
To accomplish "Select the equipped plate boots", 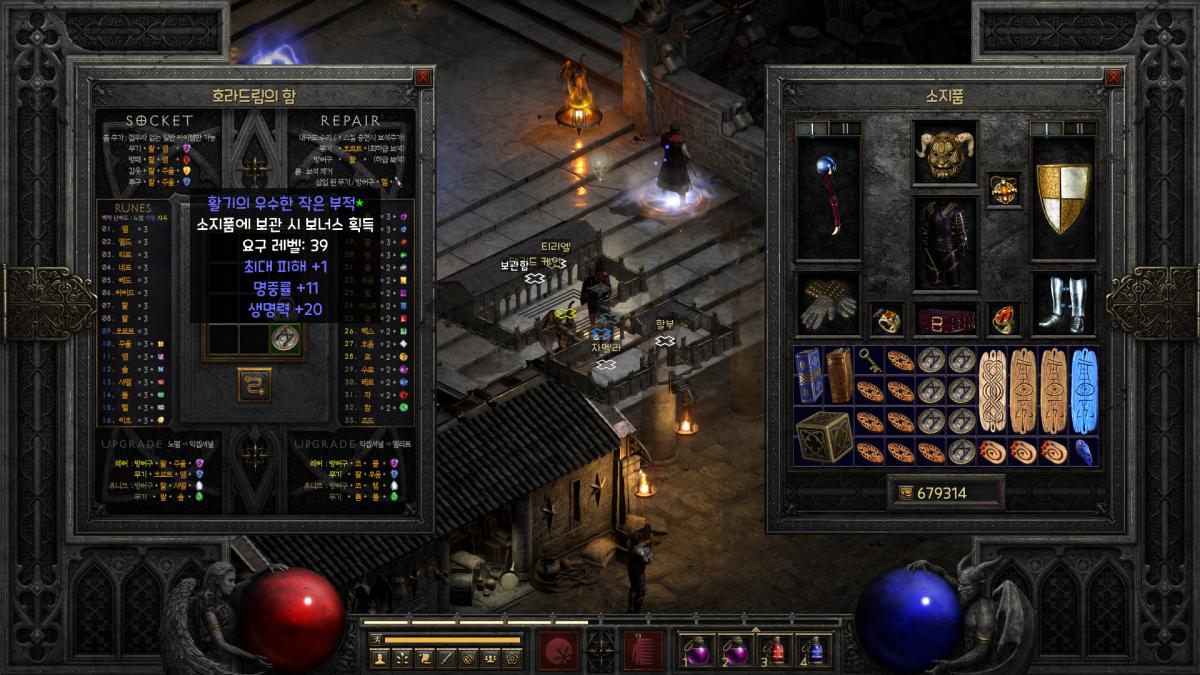I will click(1062, 305).
